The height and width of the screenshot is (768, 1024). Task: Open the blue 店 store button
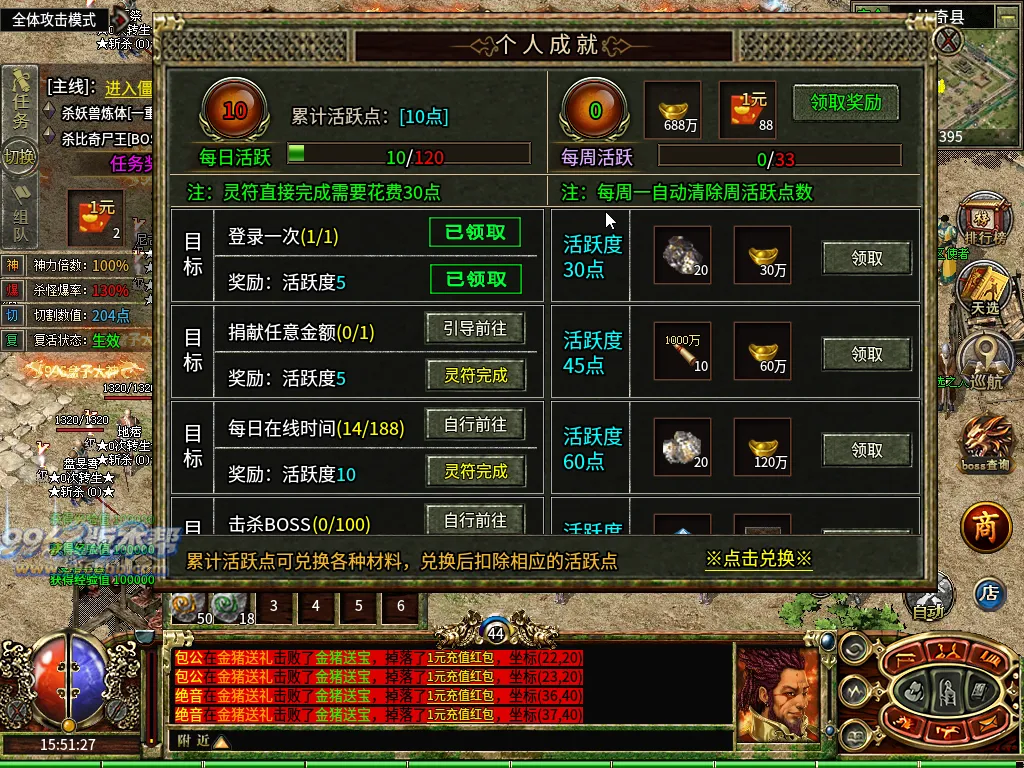[x=989, y=593]
